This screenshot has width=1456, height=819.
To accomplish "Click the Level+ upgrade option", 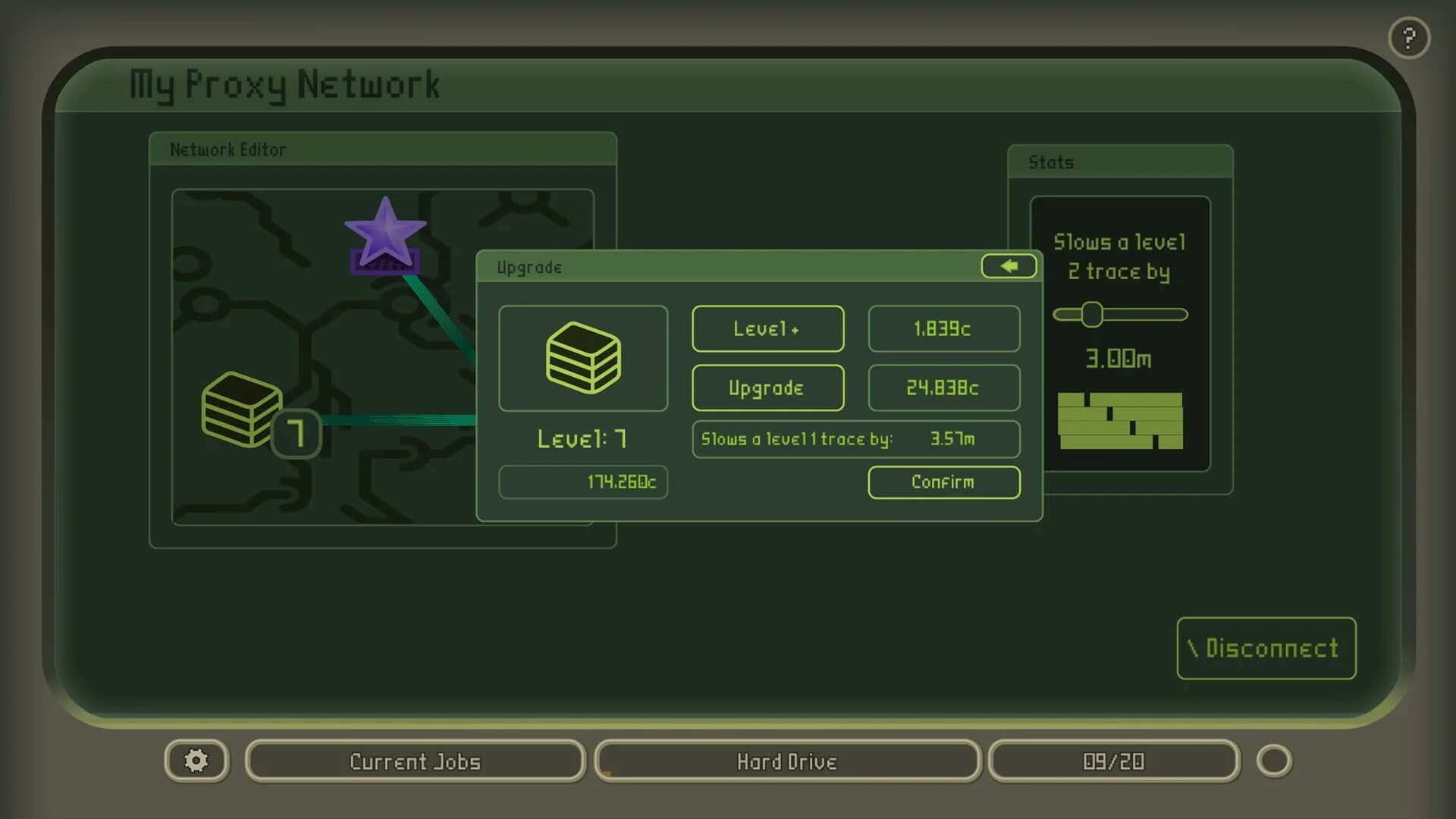I will coord(767,328).
